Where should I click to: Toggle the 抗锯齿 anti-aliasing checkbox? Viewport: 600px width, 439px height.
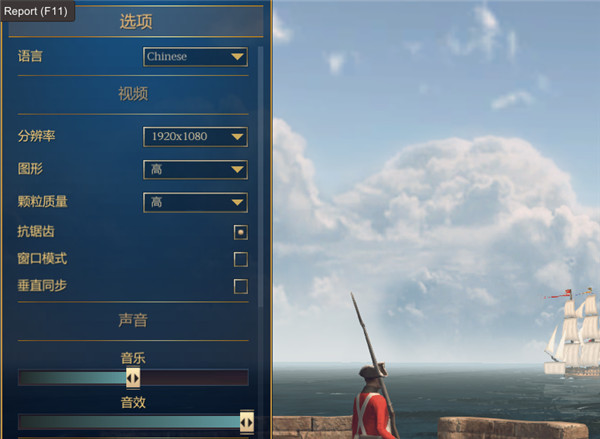click(x=240, y=232)
